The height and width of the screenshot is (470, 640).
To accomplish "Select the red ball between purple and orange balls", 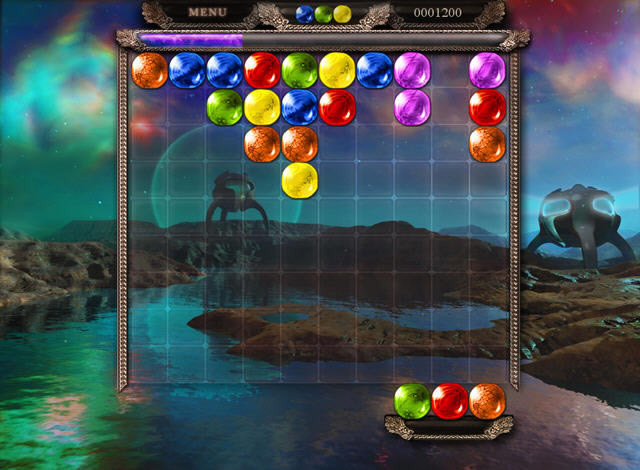I will (x=487, y=107).
